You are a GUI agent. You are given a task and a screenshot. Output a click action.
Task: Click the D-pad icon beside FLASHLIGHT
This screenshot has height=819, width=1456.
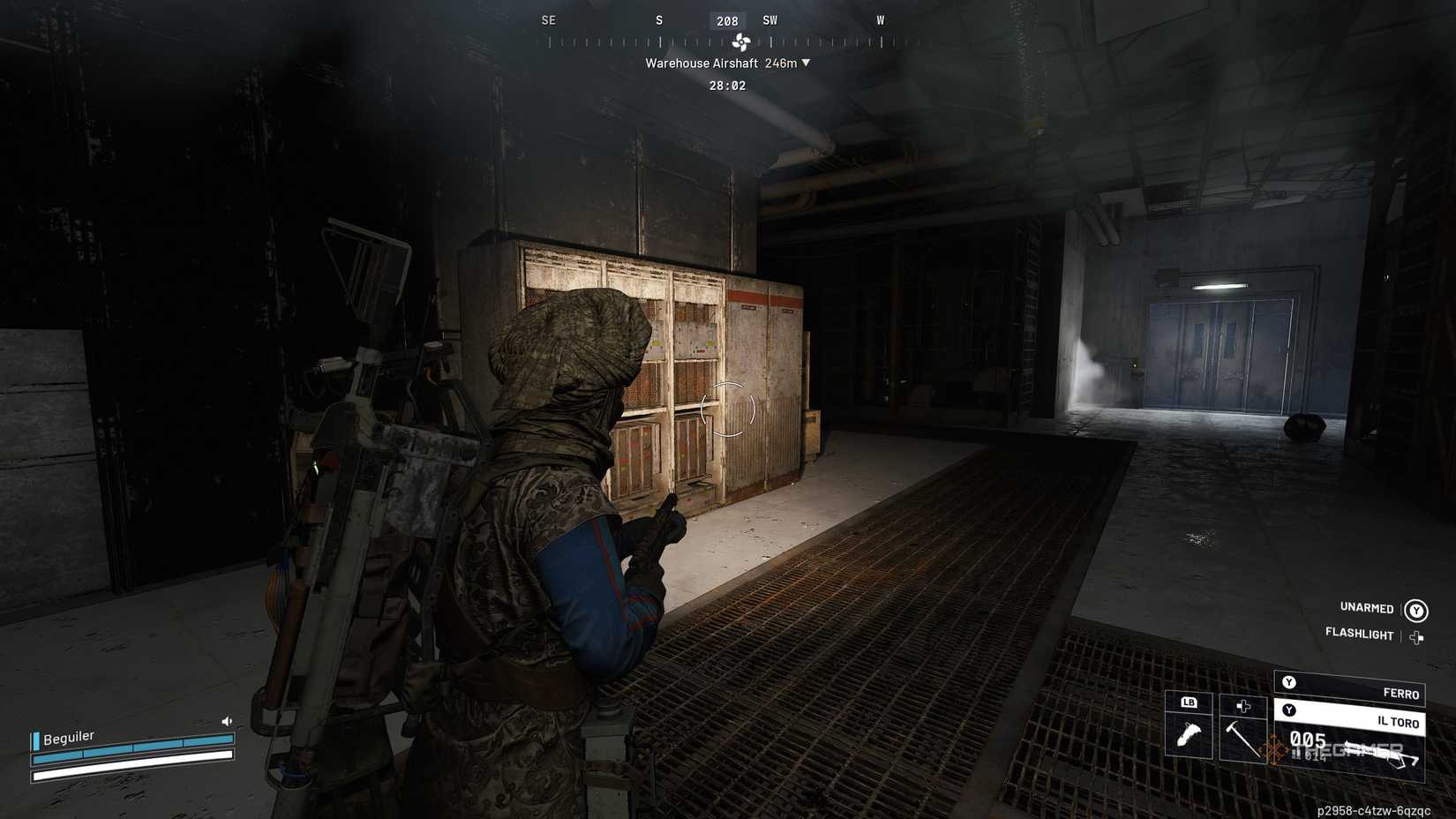(1417, 637)
